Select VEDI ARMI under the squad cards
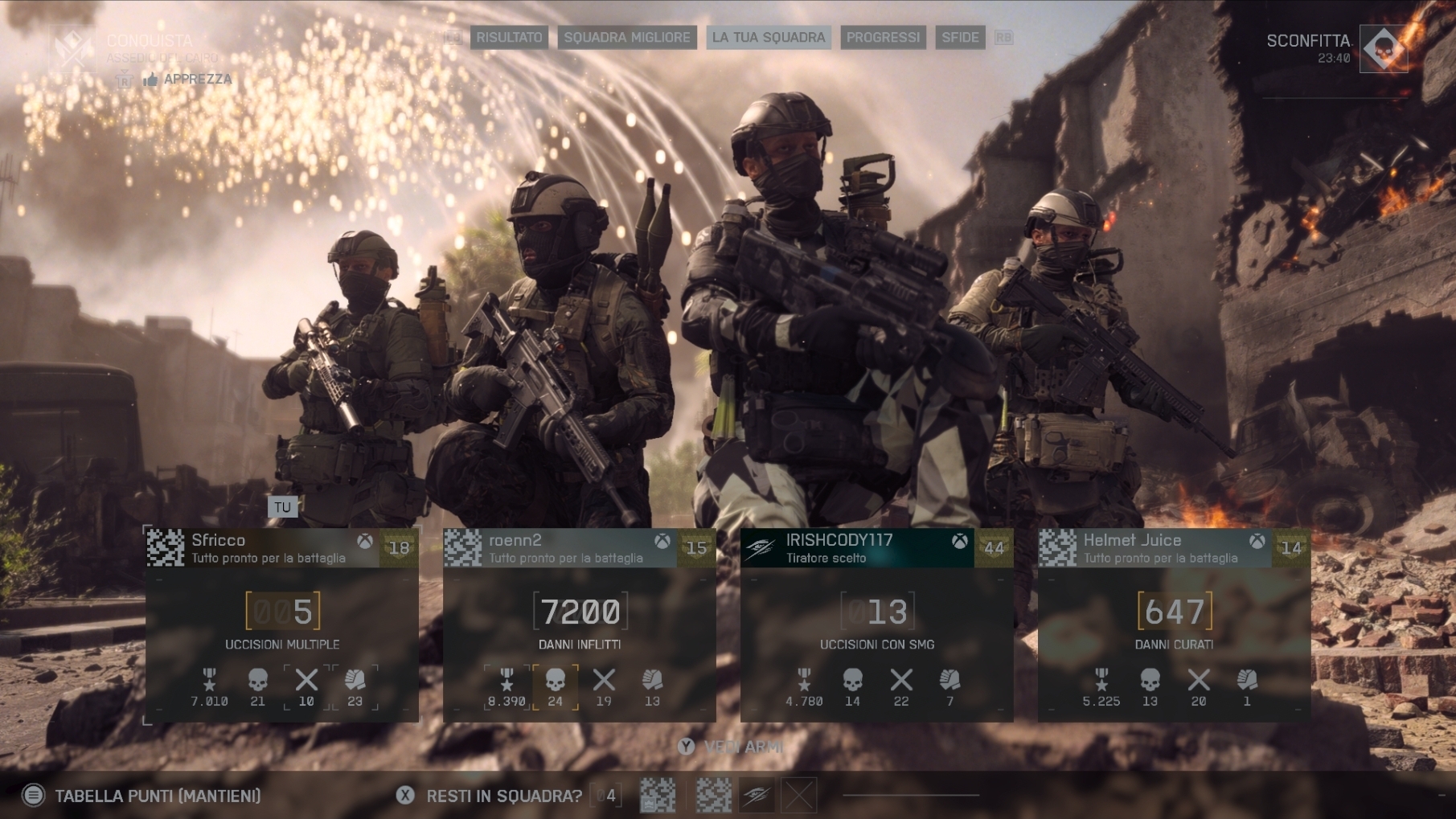 (x=732, y=747)
